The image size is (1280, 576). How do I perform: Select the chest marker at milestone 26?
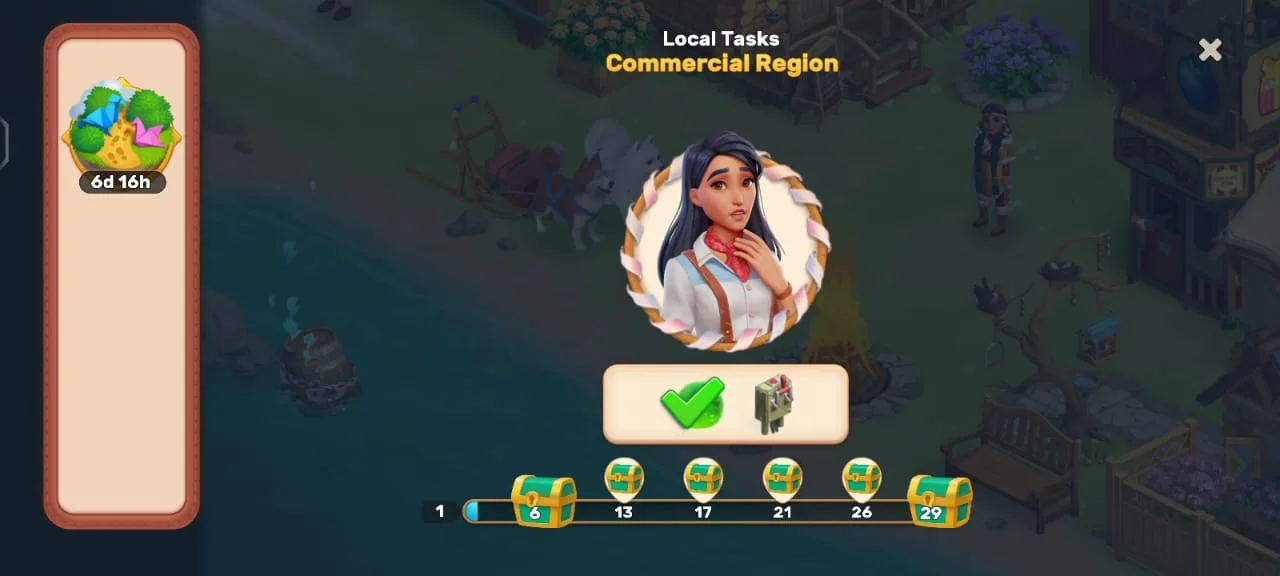click(x=861, y=480)
